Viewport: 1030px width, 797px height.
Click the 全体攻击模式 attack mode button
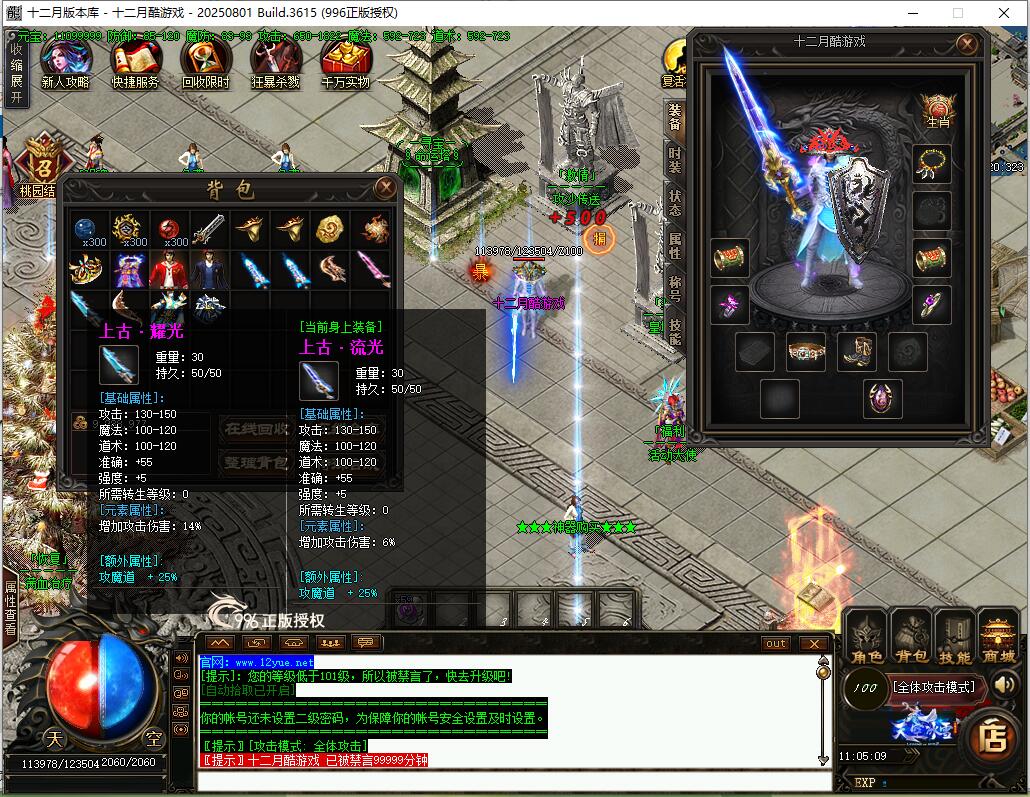(x=935, y=687)
